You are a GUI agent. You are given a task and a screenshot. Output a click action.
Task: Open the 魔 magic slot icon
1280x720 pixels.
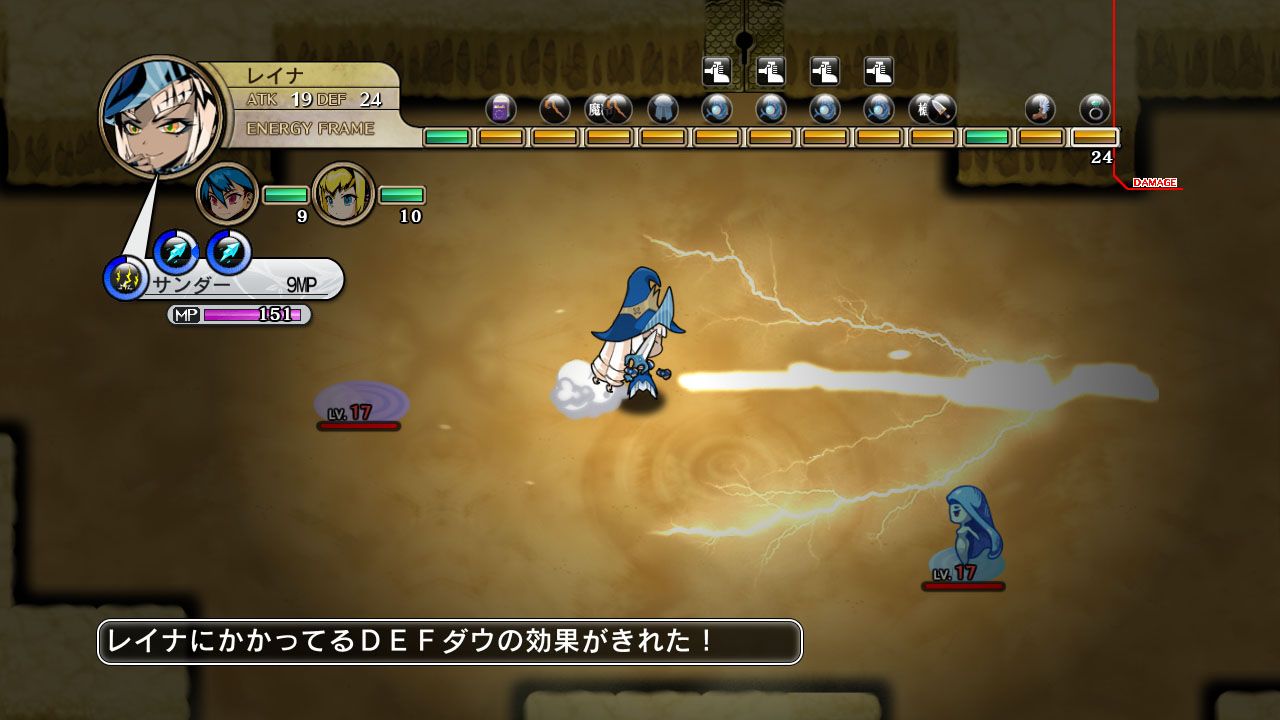tap(598, 107)
